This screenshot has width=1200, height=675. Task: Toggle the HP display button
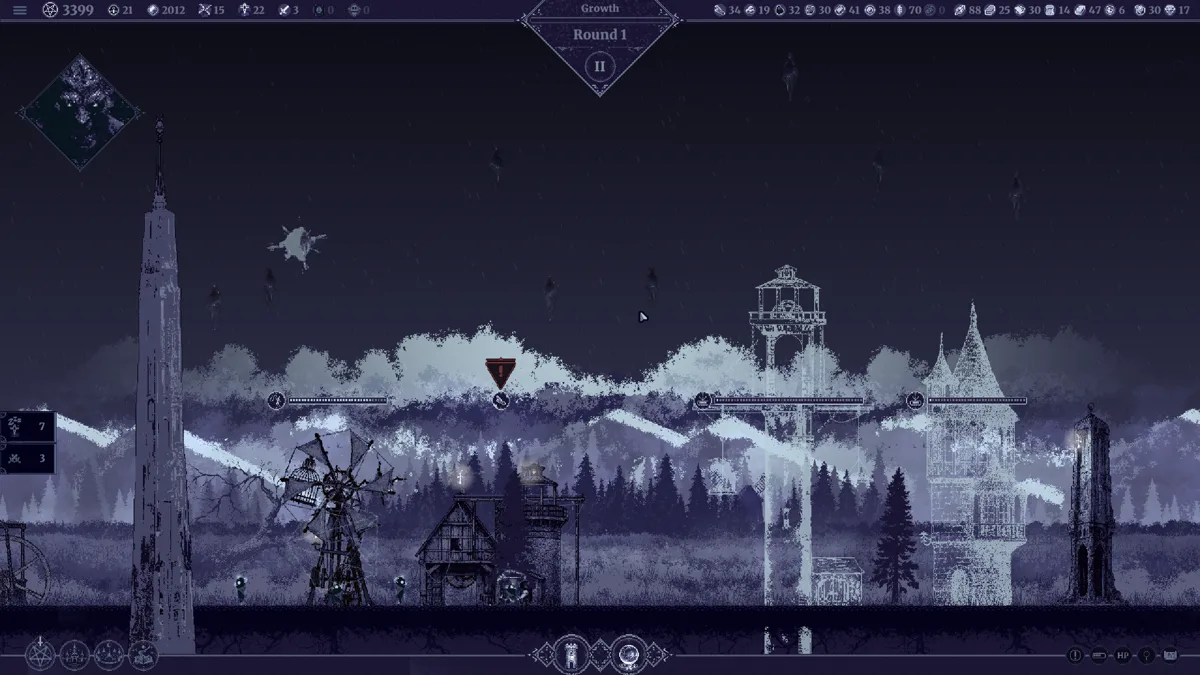click(x=1123, y=656)
